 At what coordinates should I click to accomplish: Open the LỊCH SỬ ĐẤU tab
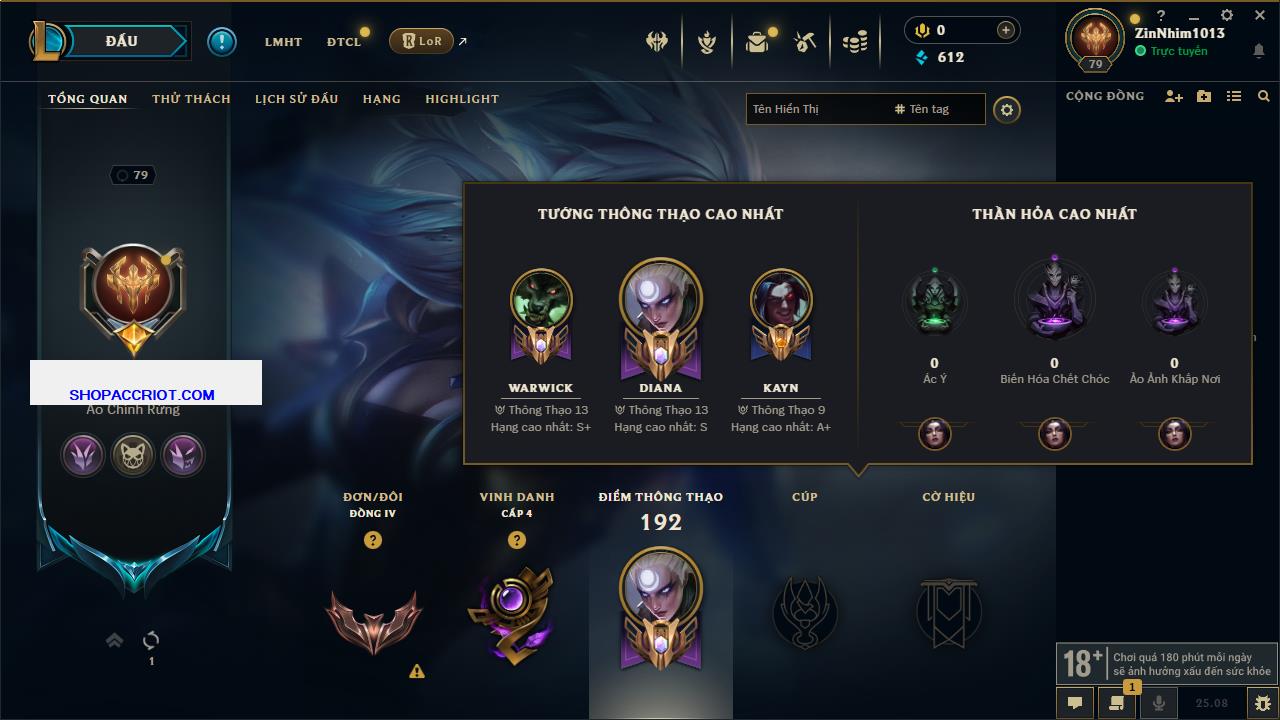(296, 99)
